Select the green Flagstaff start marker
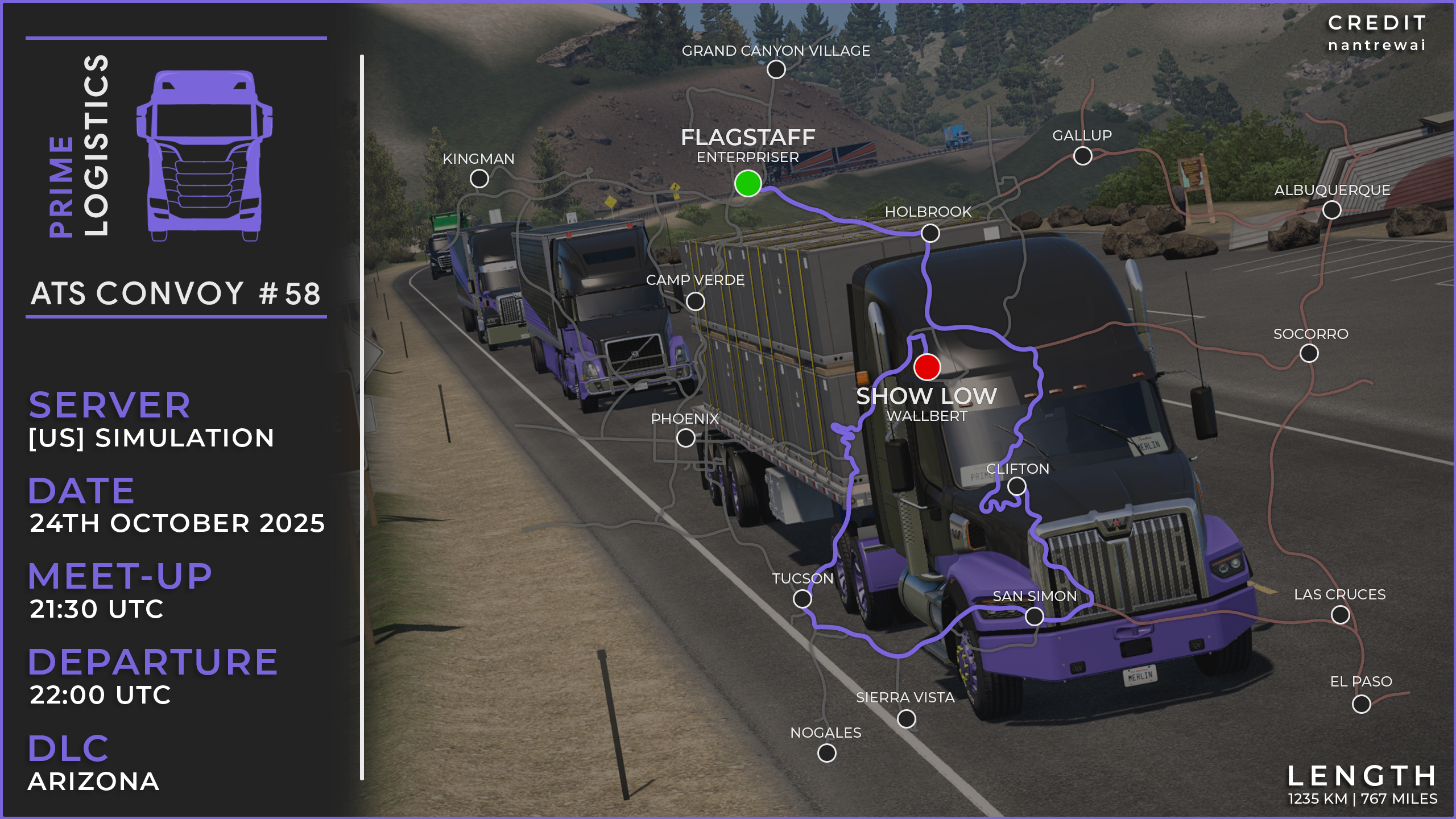This screenshot has width=1456, height=819. [x=748, y=183]
